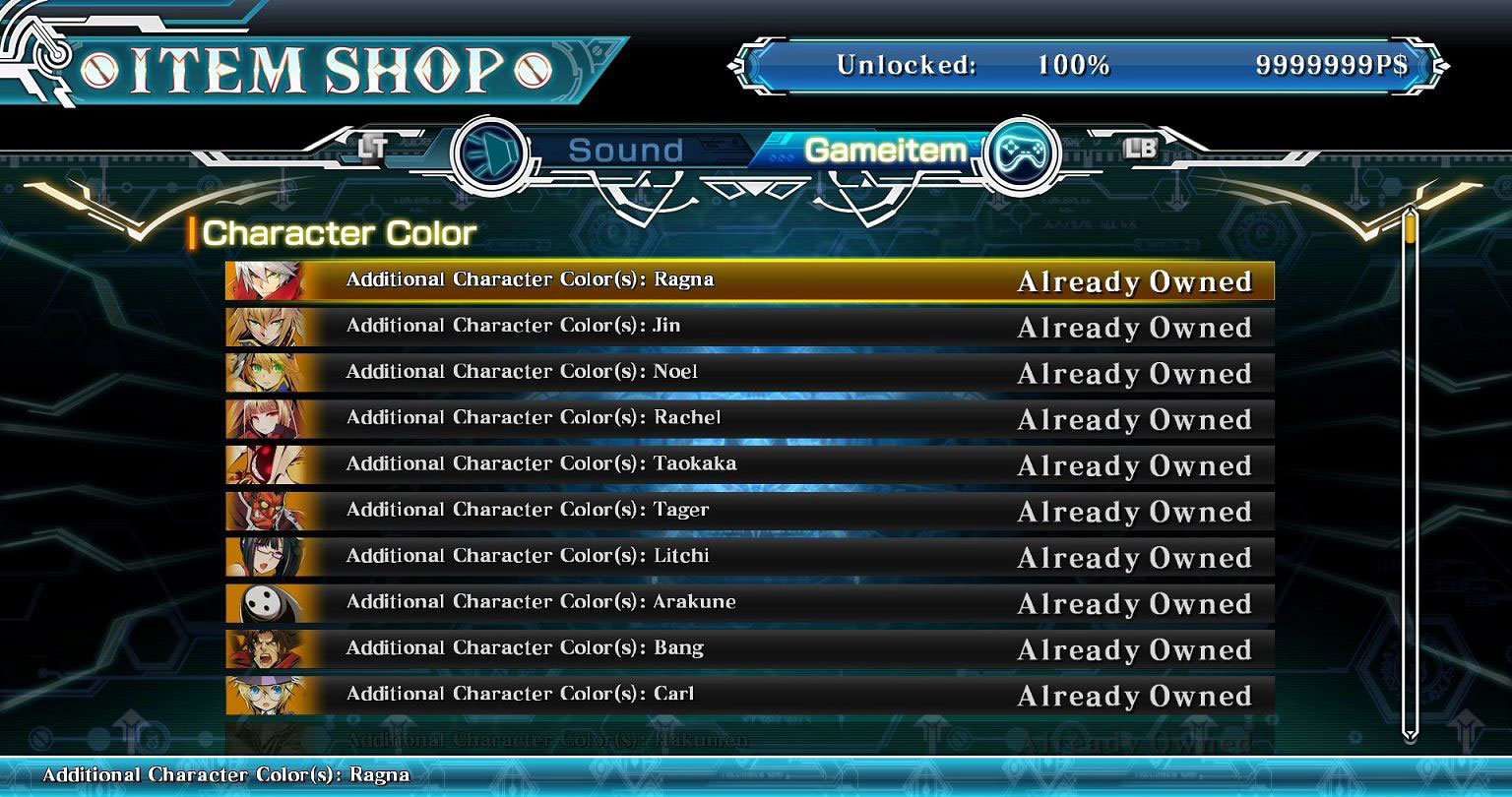This screenshot has height=797, width=1512.
Task: Switch to the Sound tab
Action: pyautogui.click(x=624, y=152)
